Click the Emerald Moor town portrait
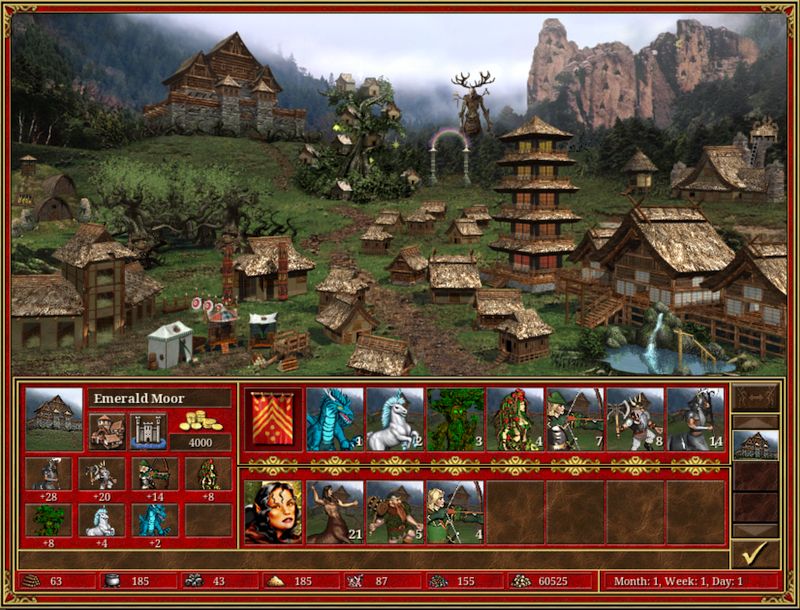Screen dimensions: 800x610 (x=53, y=418)
